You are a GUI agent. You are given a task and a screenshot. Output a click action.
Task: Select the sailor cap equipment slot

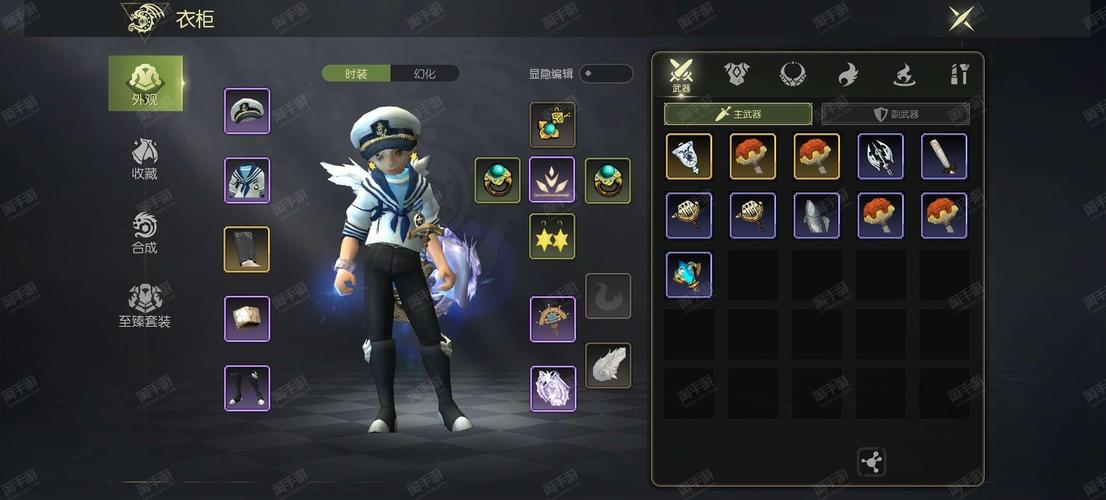click(x=247, y=111)
